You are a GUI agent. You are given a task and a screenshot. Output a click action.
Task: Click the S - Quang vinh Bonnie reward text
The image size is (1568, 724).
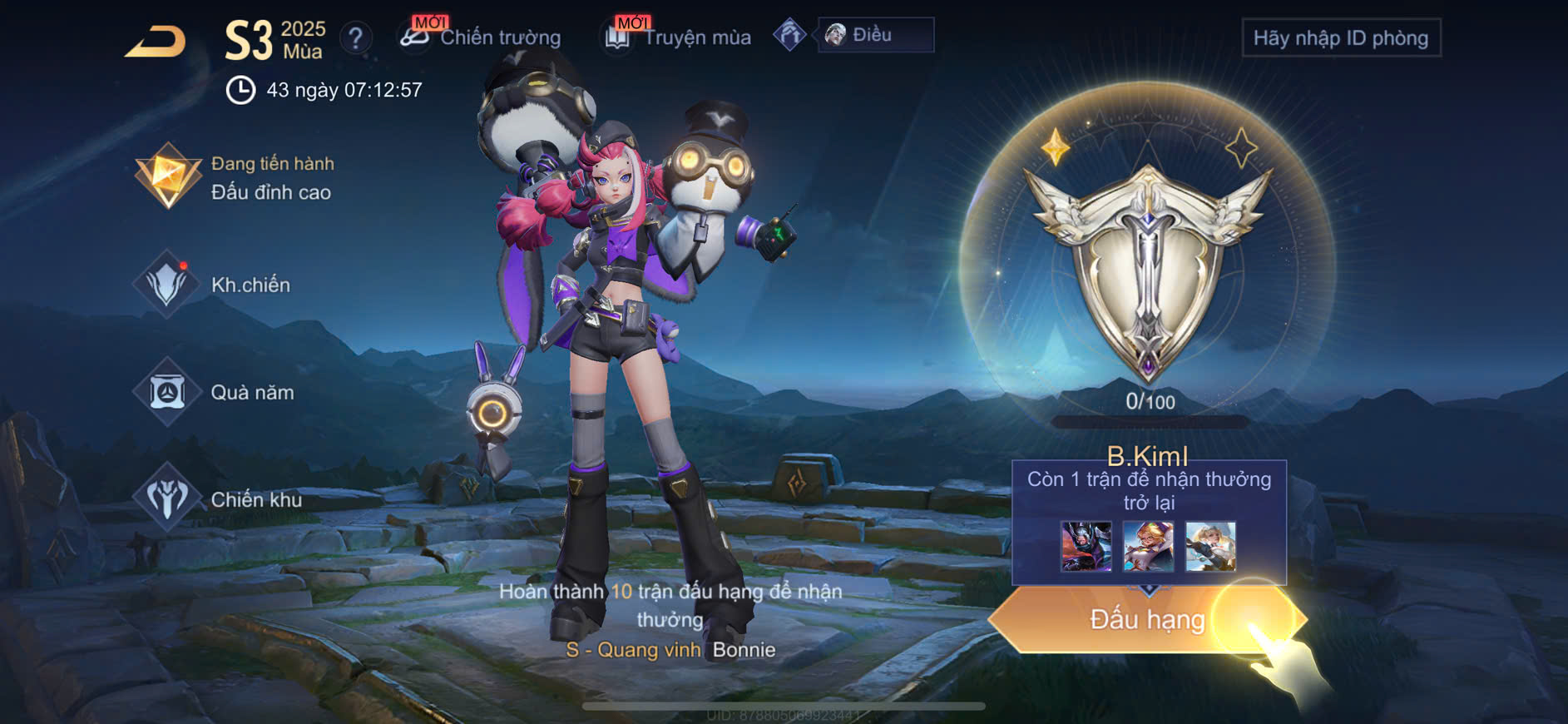pyautogui.click(x=670, y=650)
